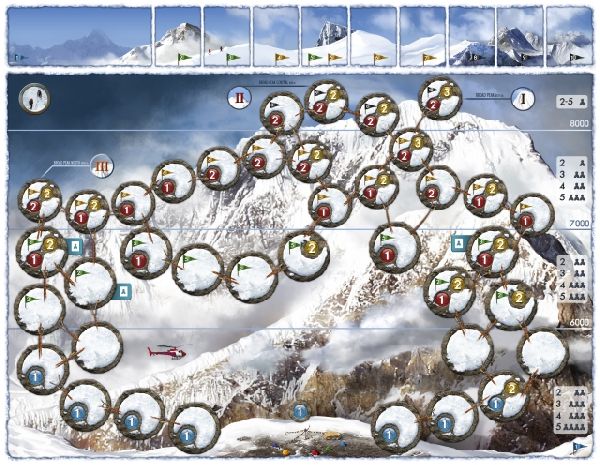Select the base camp blue 1 marker
This screenshot has width=600, height=465.
300,411
